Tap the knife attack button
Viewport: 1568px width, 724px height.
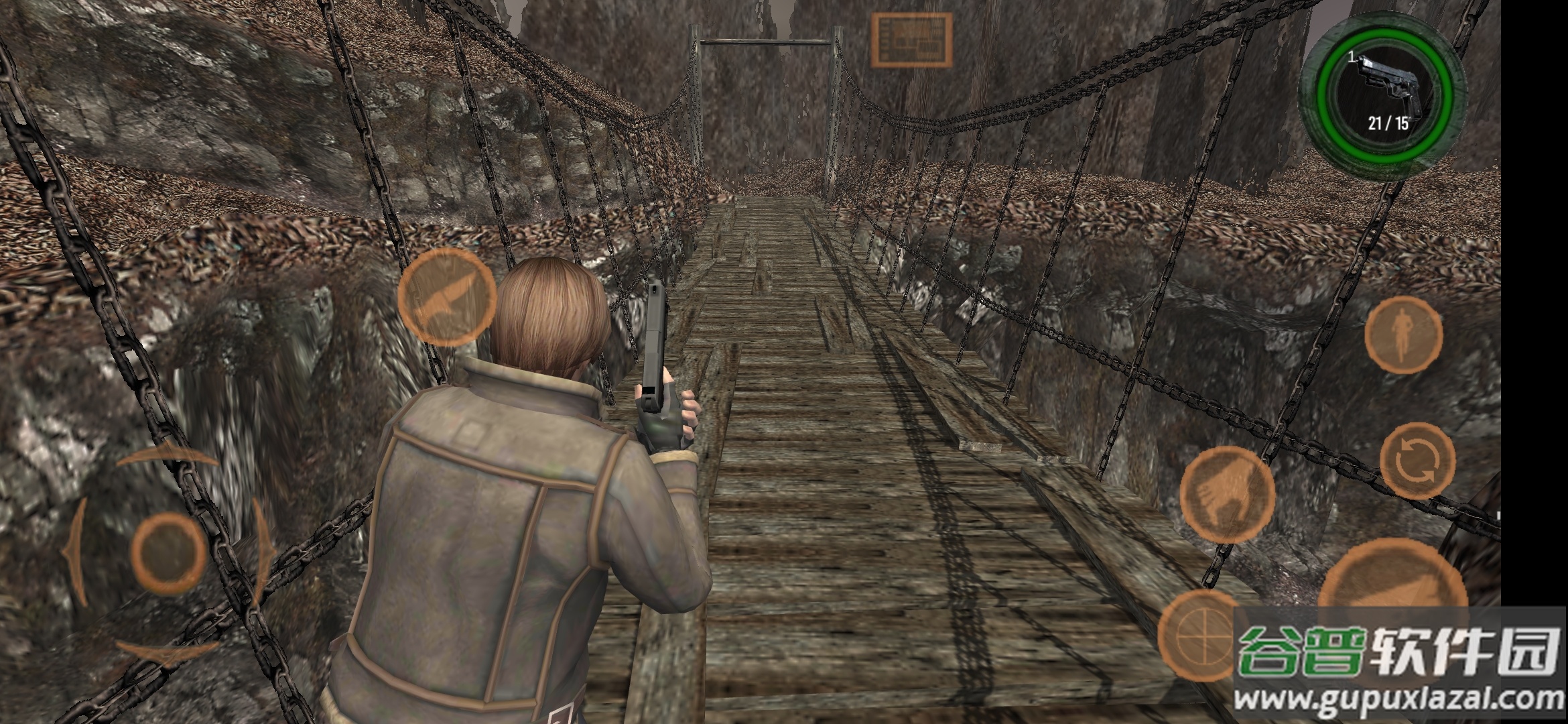coord(447,297)
